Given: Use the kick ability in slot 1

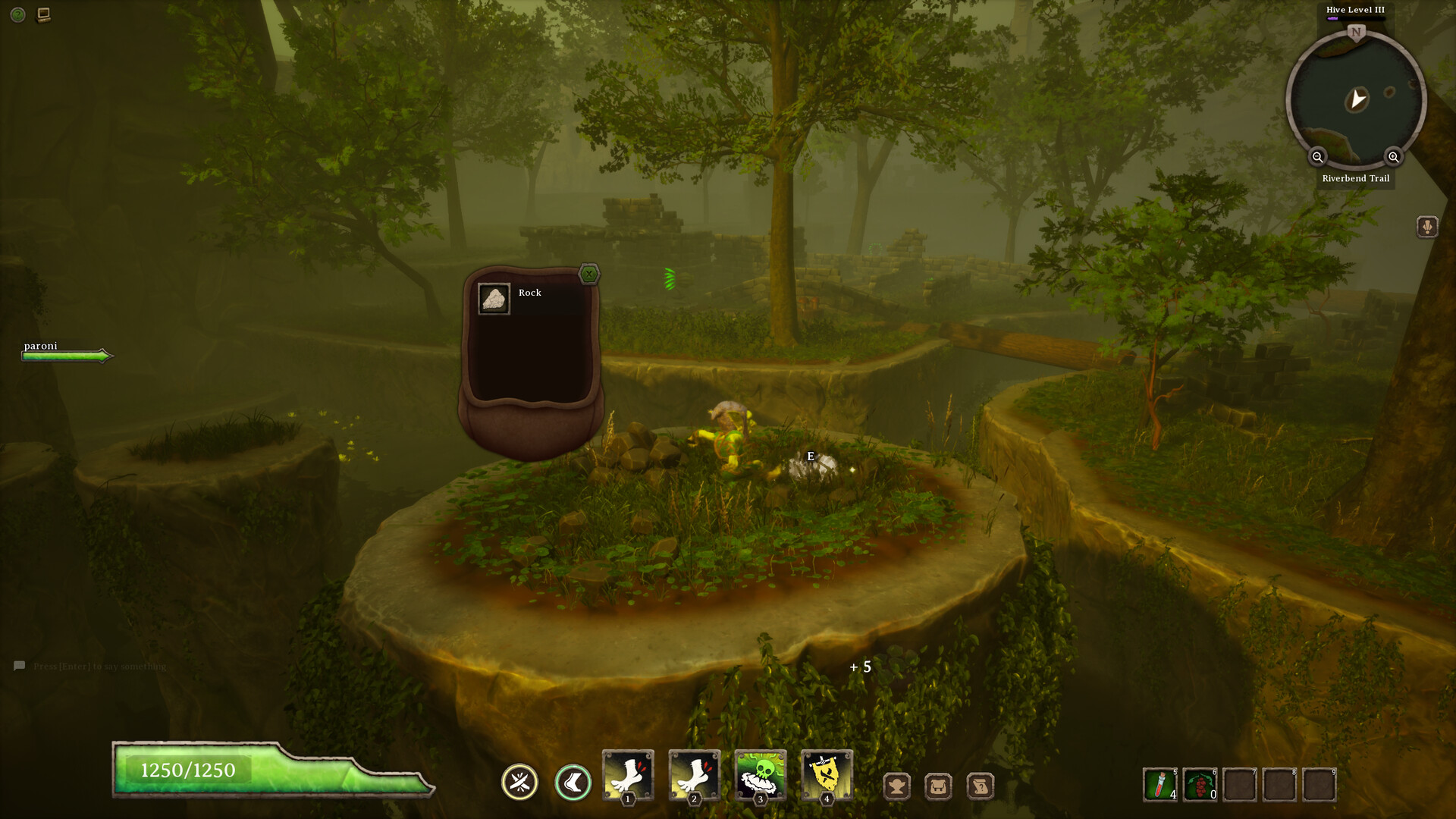Looking at the screenshot, I should click(x=628, y=775).
